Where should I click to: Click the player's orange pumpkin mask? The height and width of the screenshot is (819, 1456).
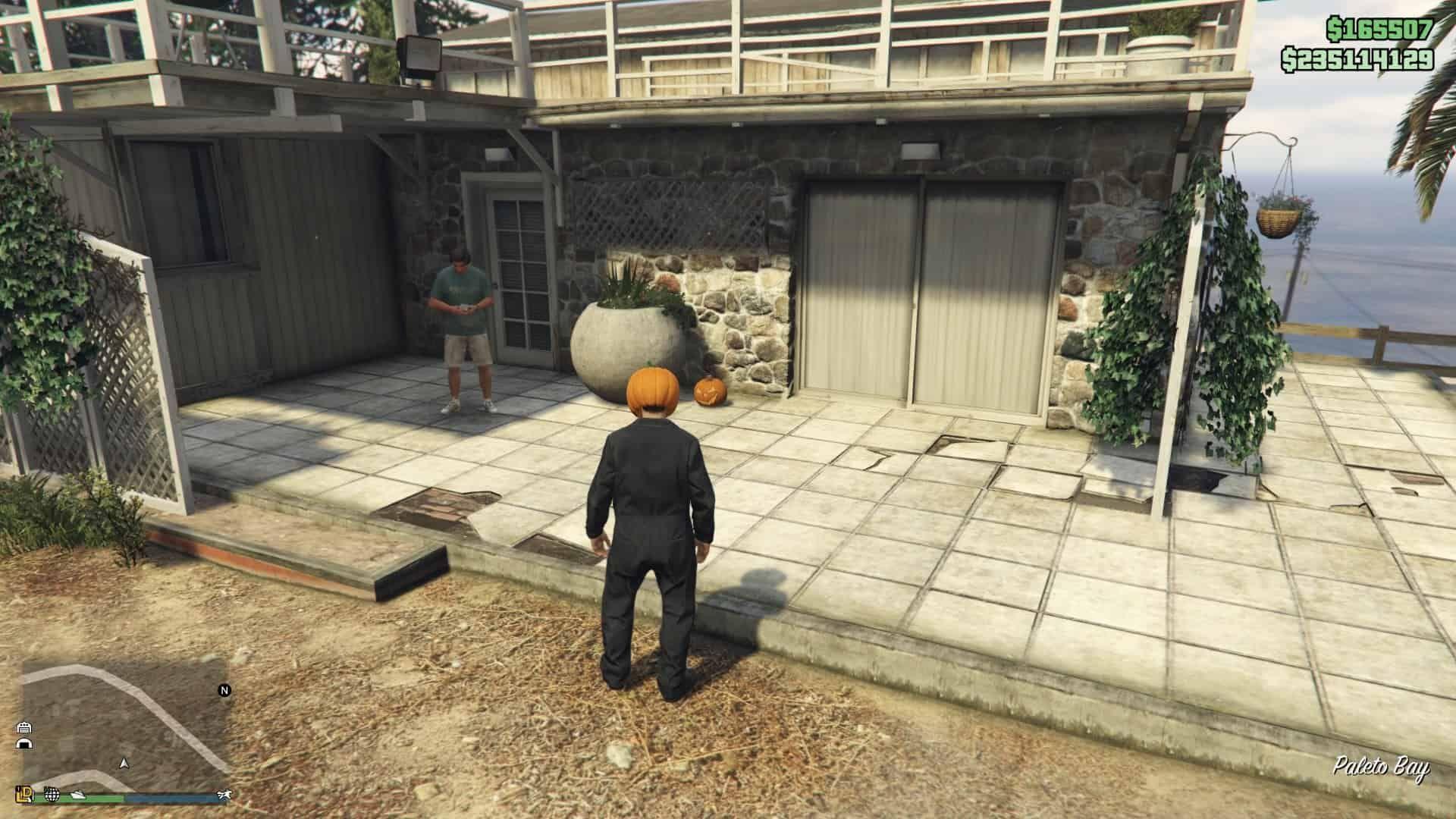(x=651, y=387)
